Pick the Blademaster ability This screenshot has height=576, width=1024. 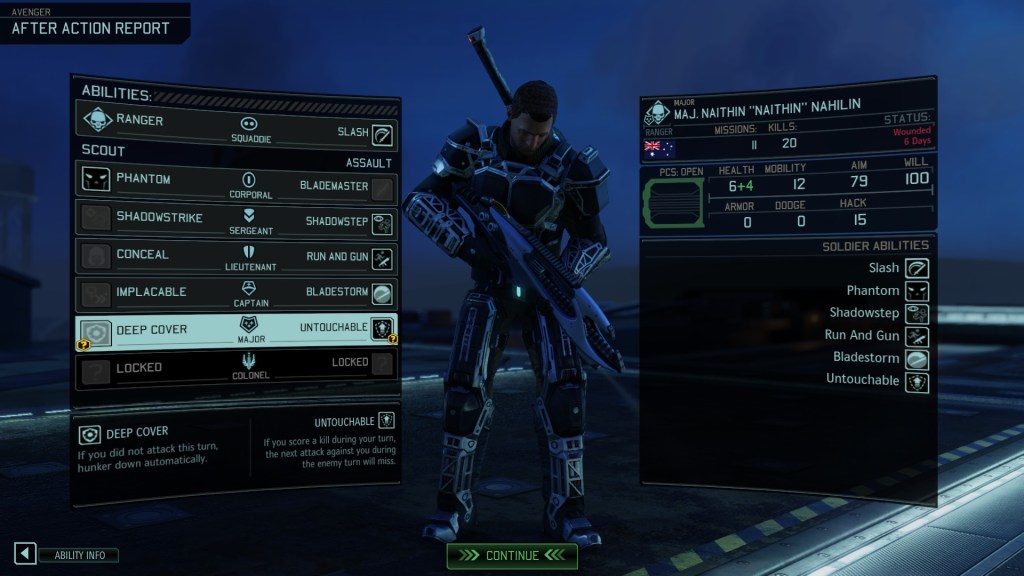335,186
